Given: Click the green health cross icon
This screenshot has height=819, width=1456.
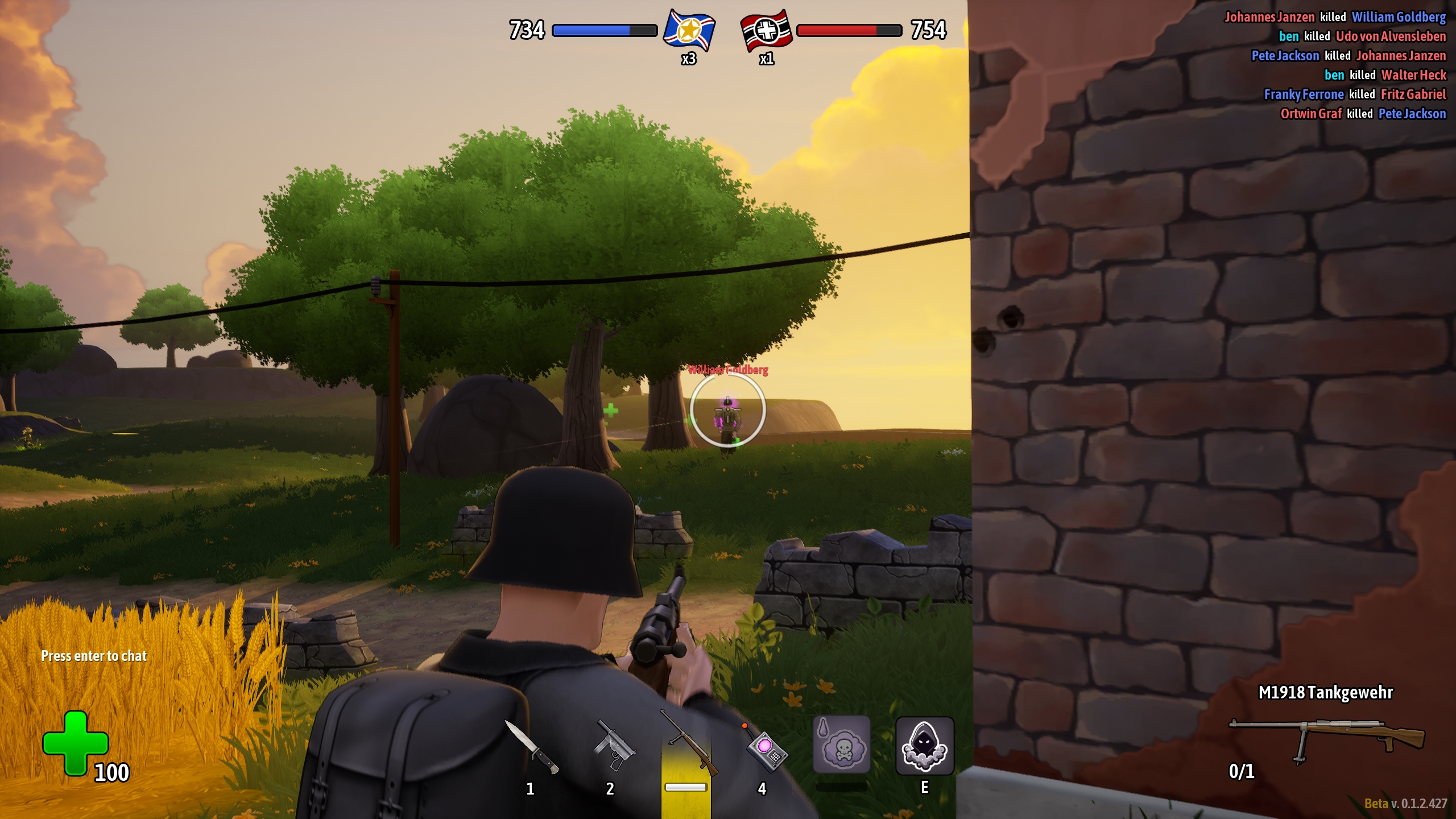Looking at the screenshot, I should point(75,742).
